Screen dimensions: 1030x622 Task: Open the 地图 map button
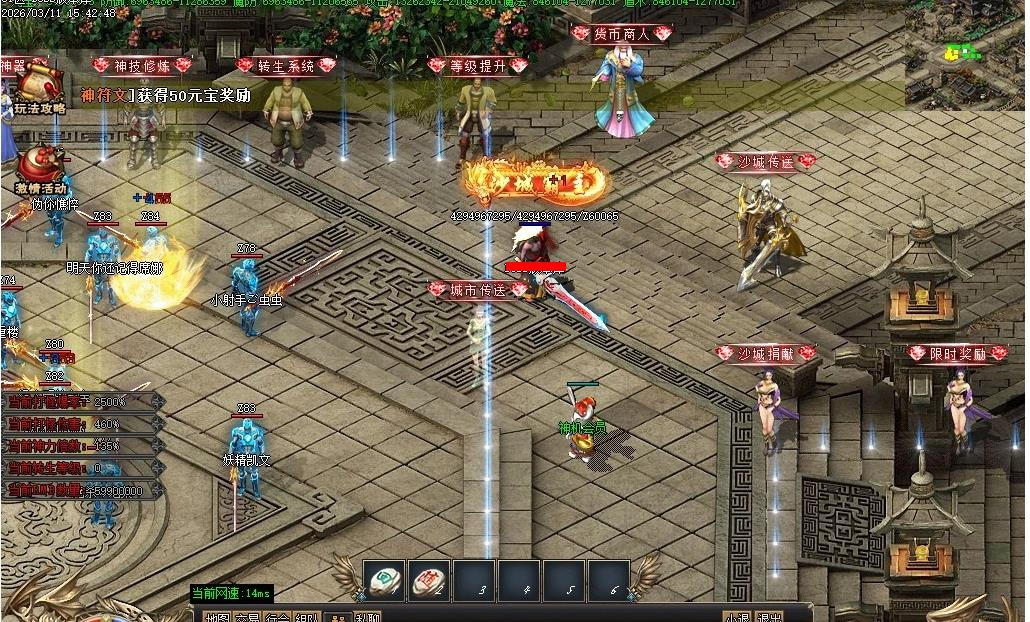point(217,617)
